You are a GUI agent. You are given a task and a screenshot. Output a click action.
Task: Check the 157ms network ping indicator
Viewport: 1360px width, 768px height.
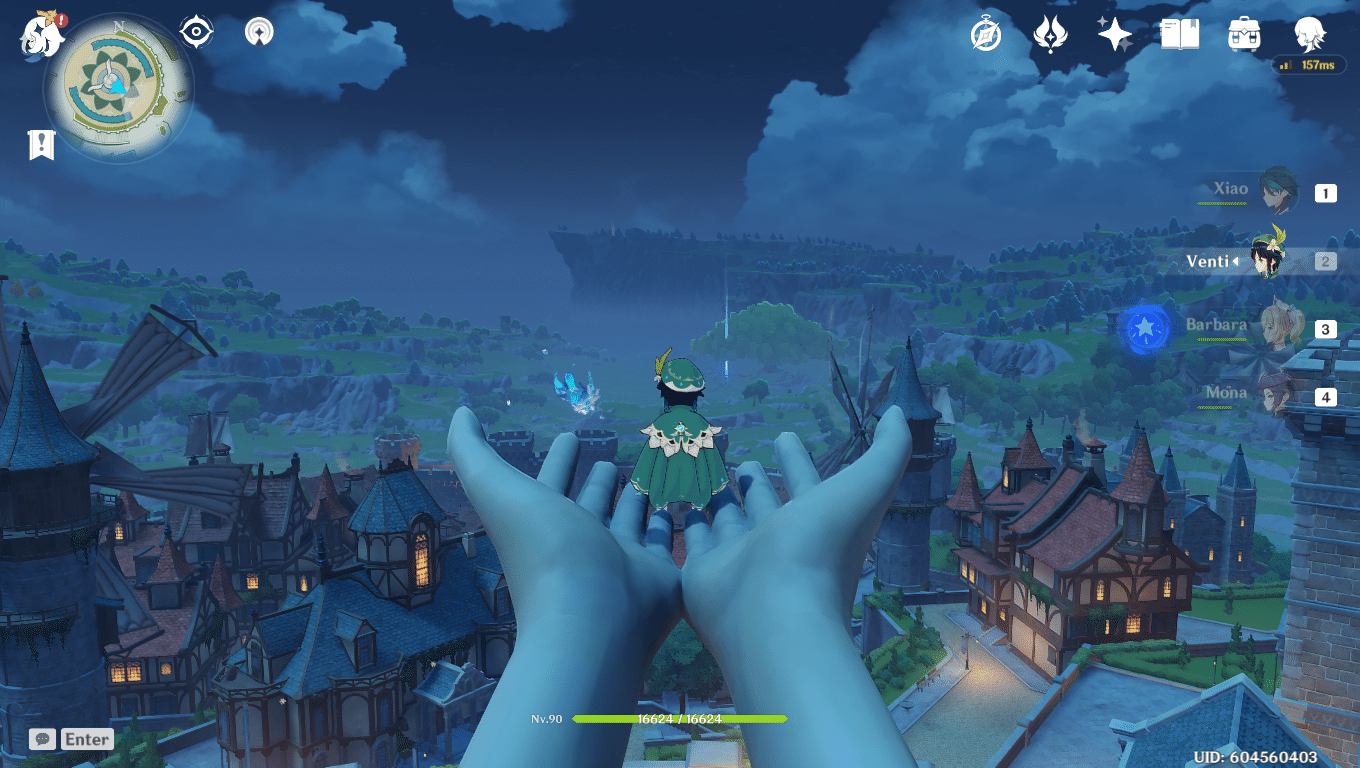[1307, 65]
